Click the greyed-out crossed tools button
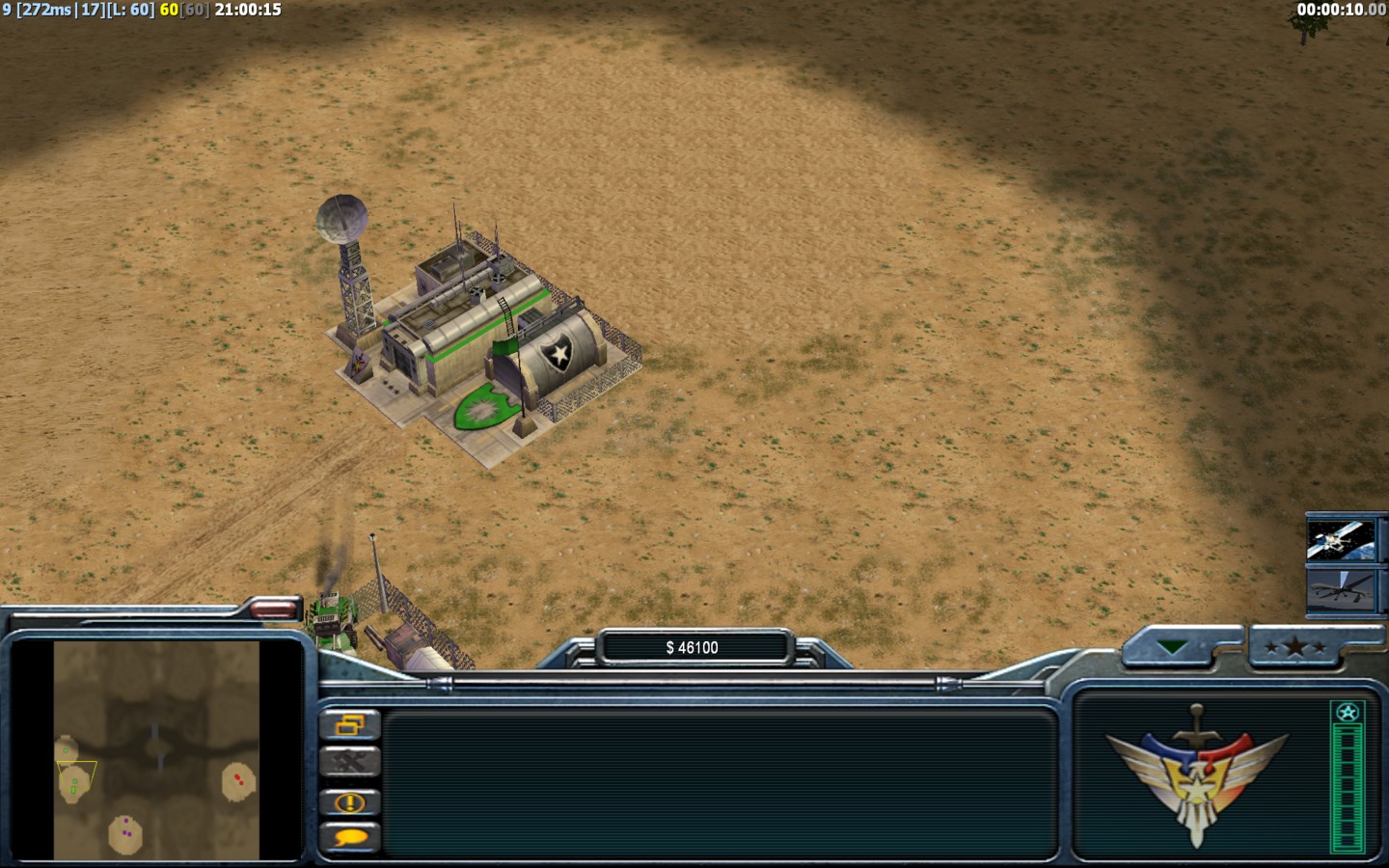 (x=349, y=763)
